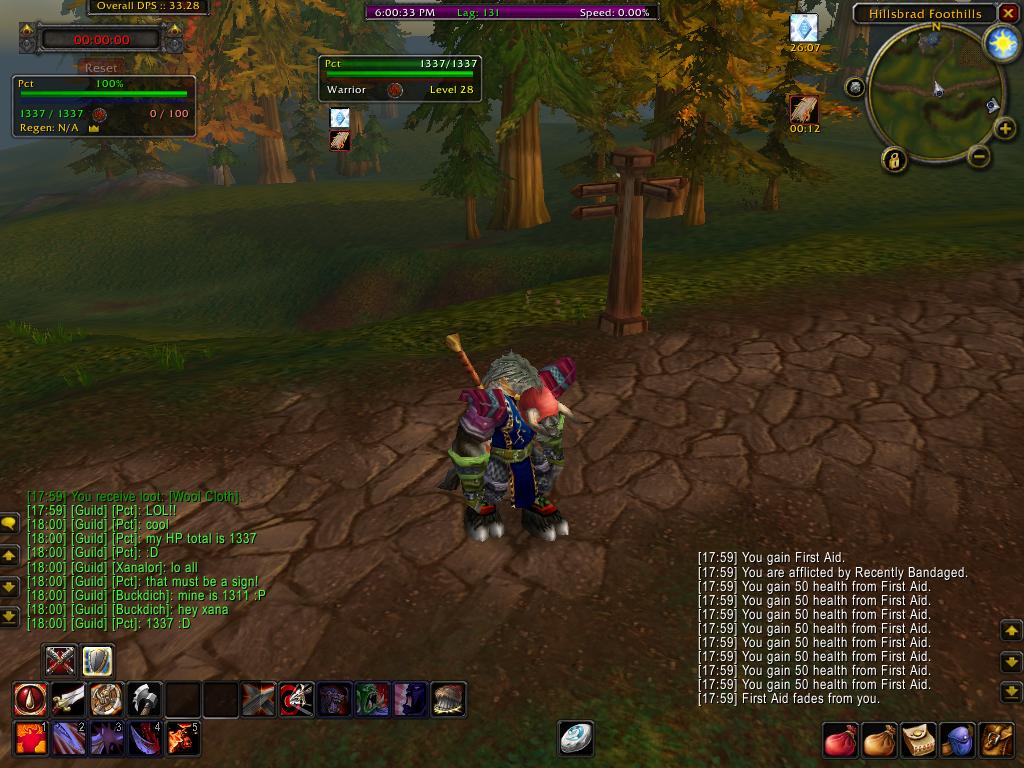Use the blood drop ability
The image size is (1024, 768).
pos(30,699)
